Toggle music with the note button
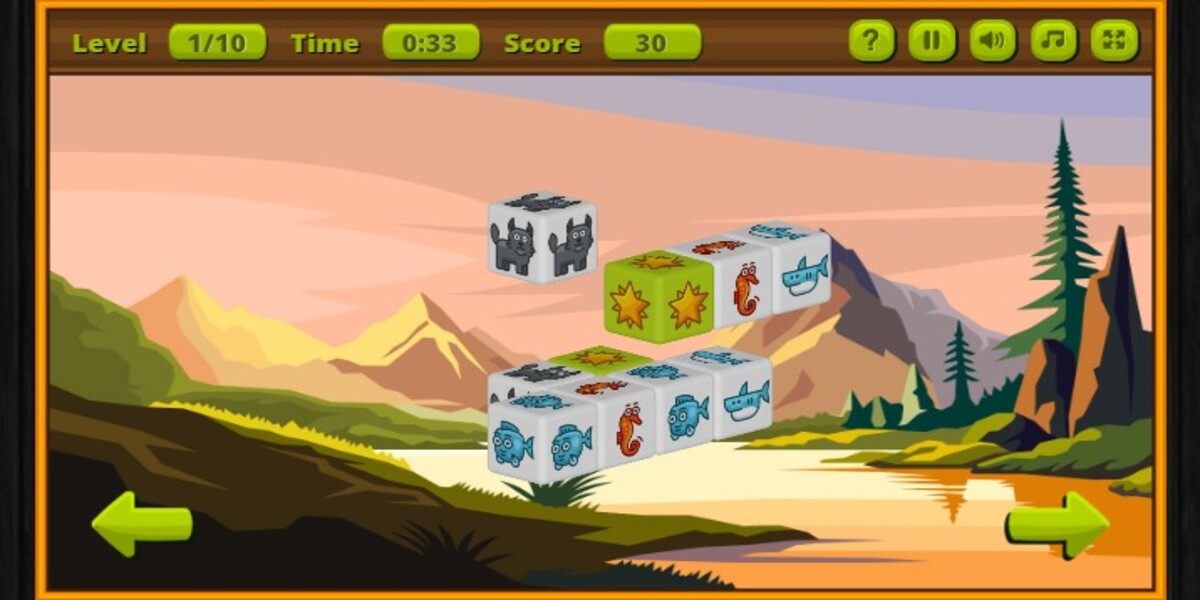Screen dimensions: 1200x600 [1053, 41]
